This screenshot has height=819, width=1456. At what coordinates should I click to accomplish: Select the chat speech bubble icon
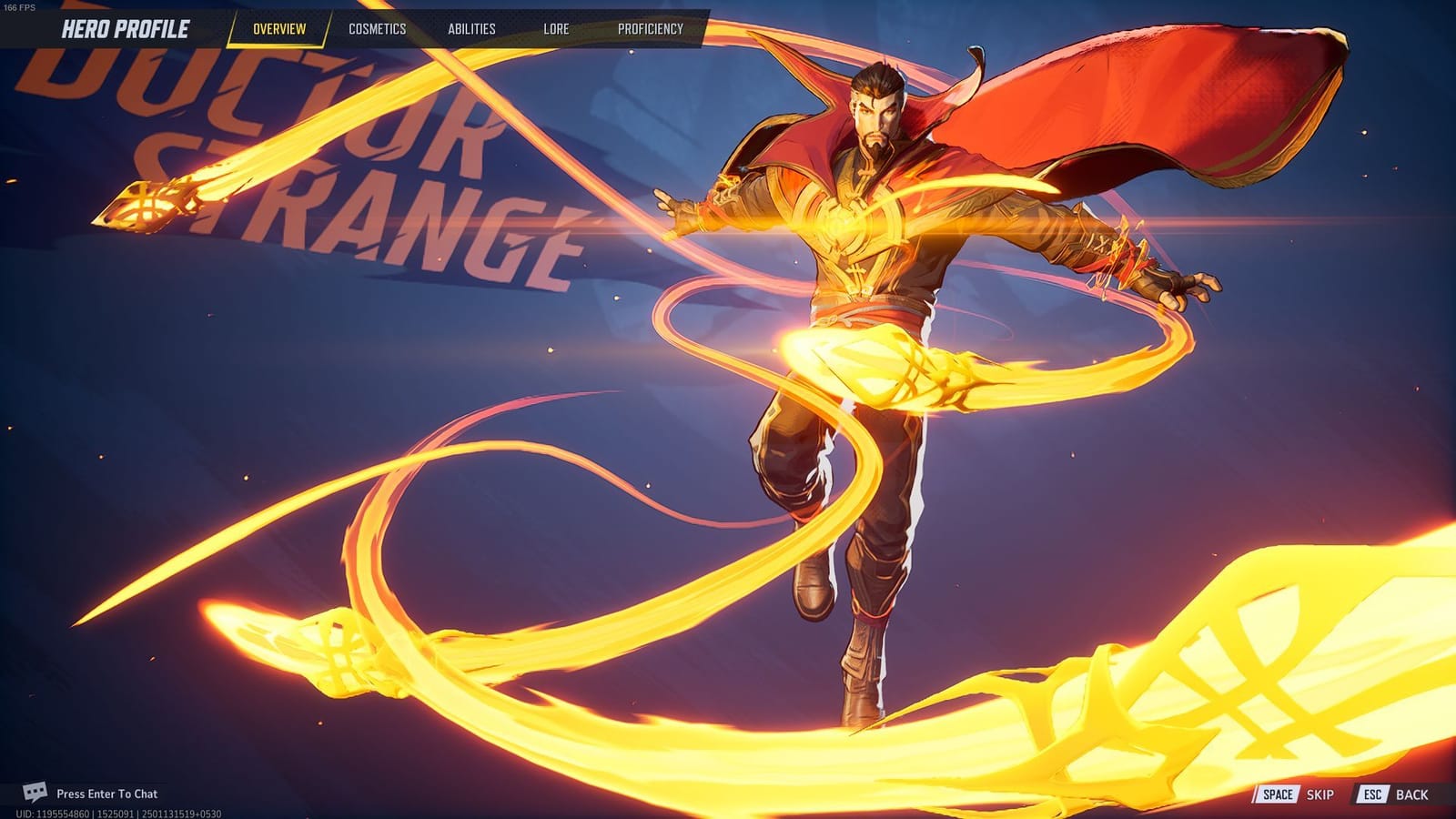point(35,793)
